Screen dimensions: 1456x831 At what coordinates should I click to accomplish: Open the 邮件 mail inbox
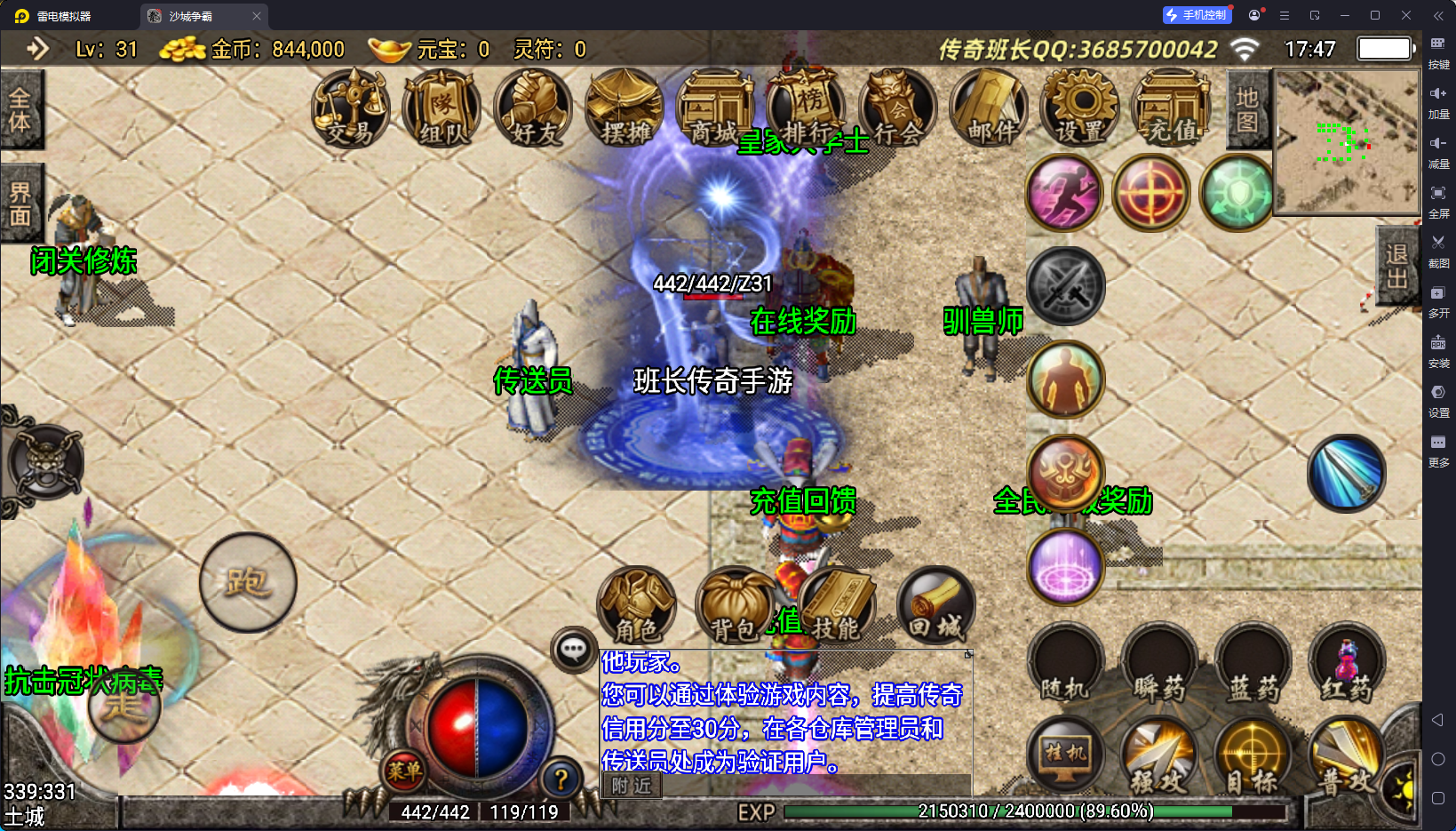tap(991, 109)
